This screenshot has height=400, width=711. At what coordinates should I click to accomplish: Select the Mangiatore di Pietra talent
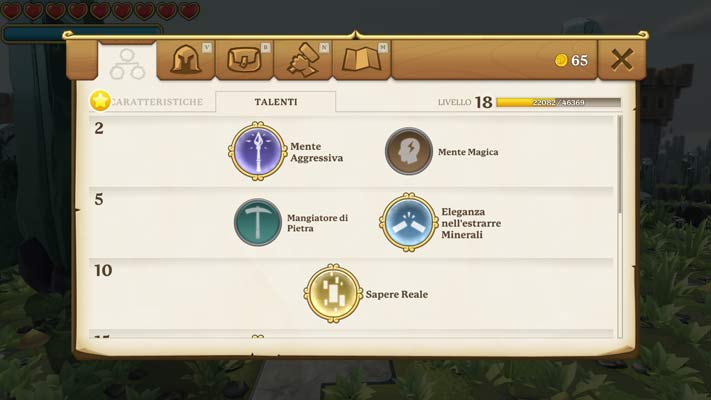[x=258, y=222]
